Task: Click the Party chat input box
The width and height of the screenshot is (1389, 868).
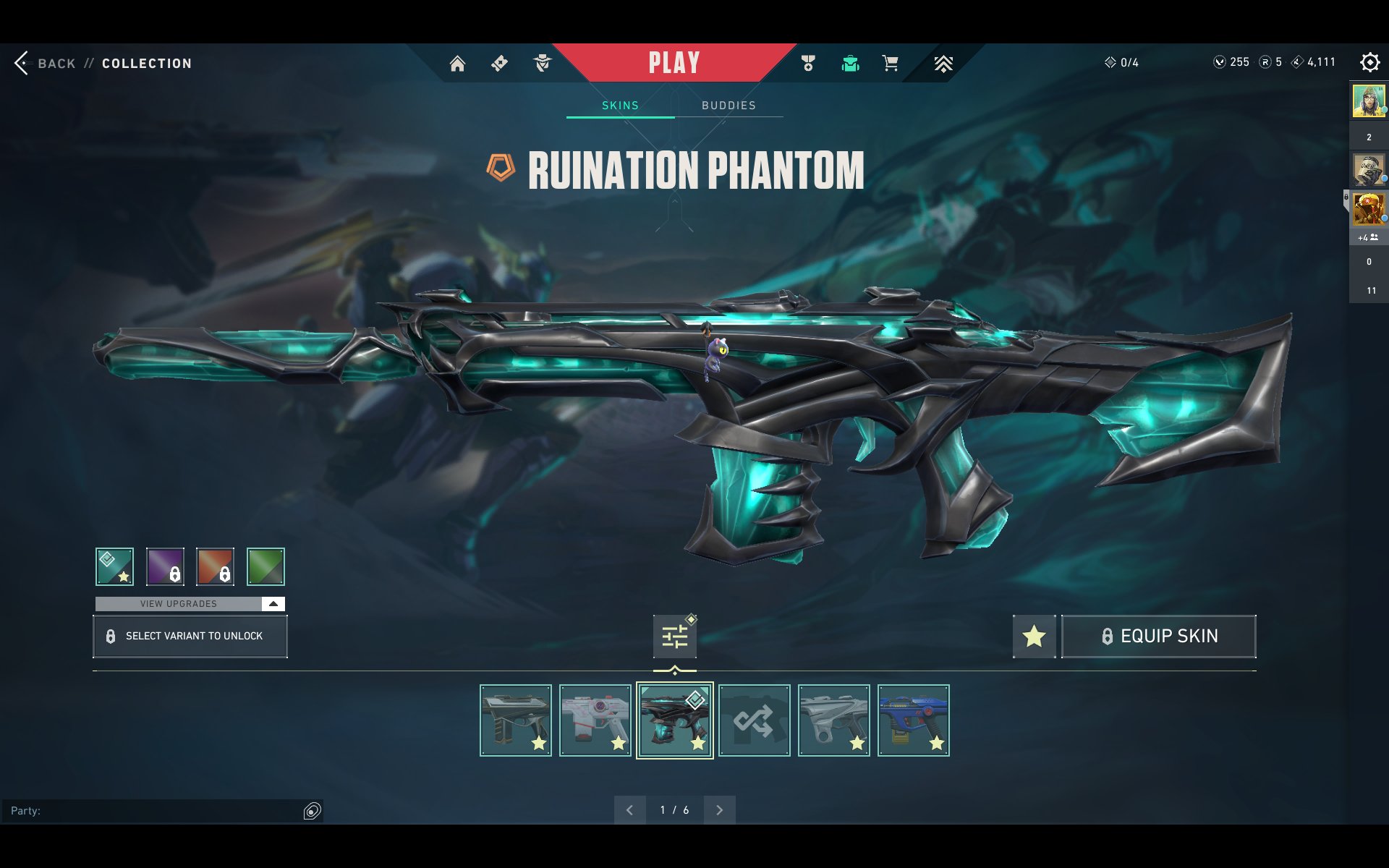Action: click(x=152, y=811)
